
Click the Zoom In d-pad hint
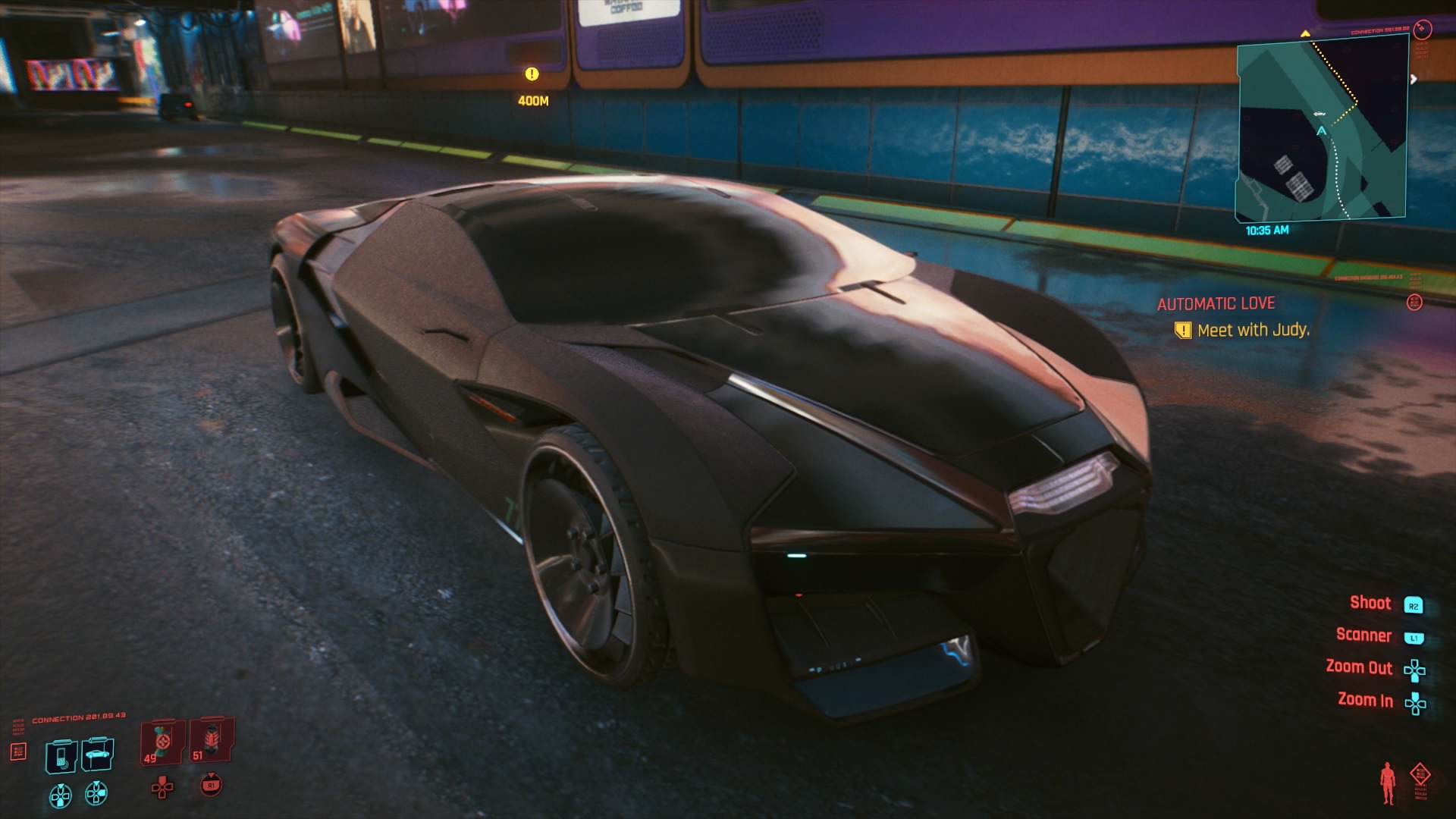pyautogui.click(x=1414, y=704)
